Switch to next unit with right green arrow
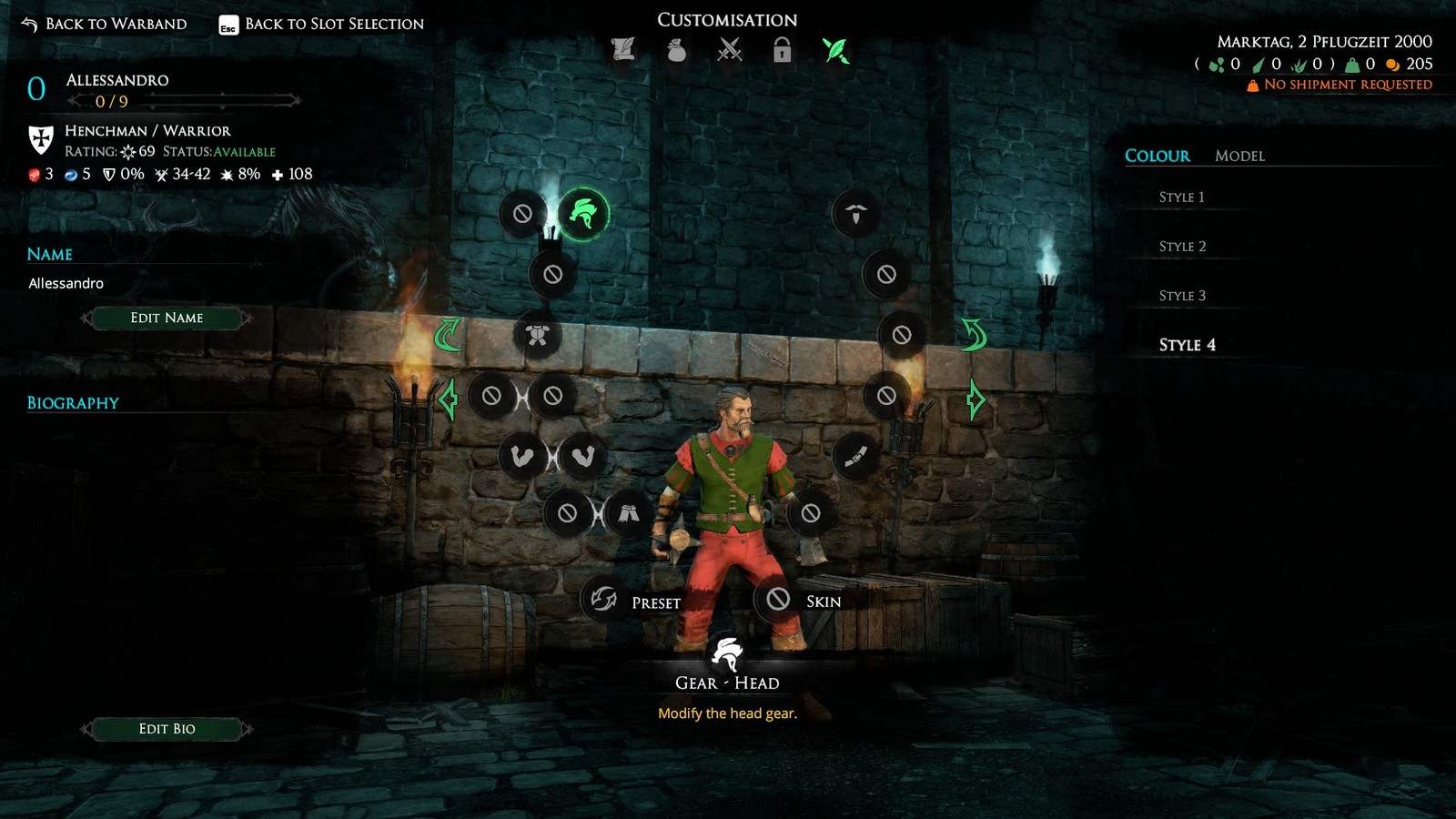Viewport: 1456px width, 819px height. (975, 399)
